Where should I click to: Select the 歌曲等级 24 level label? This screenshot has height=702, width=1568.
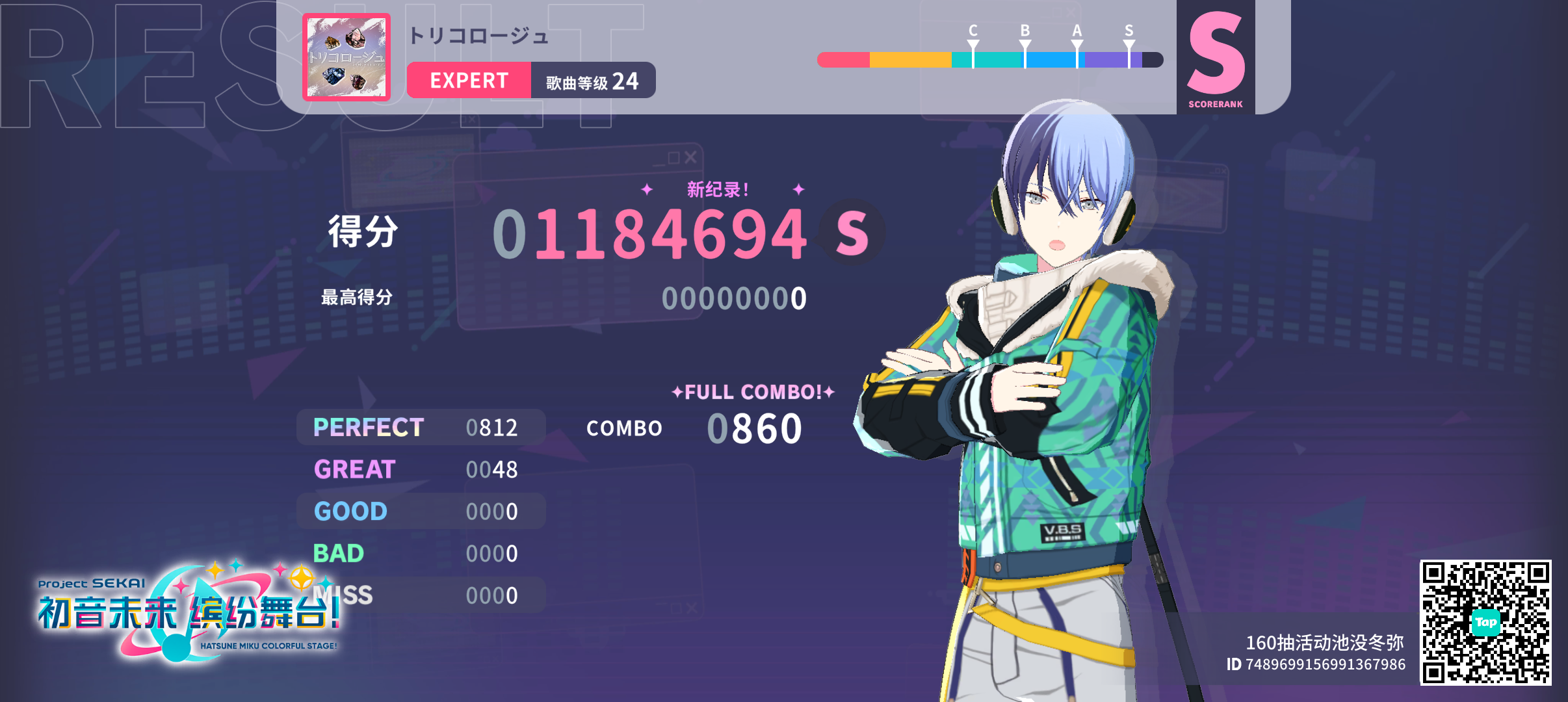click(592, 80)
